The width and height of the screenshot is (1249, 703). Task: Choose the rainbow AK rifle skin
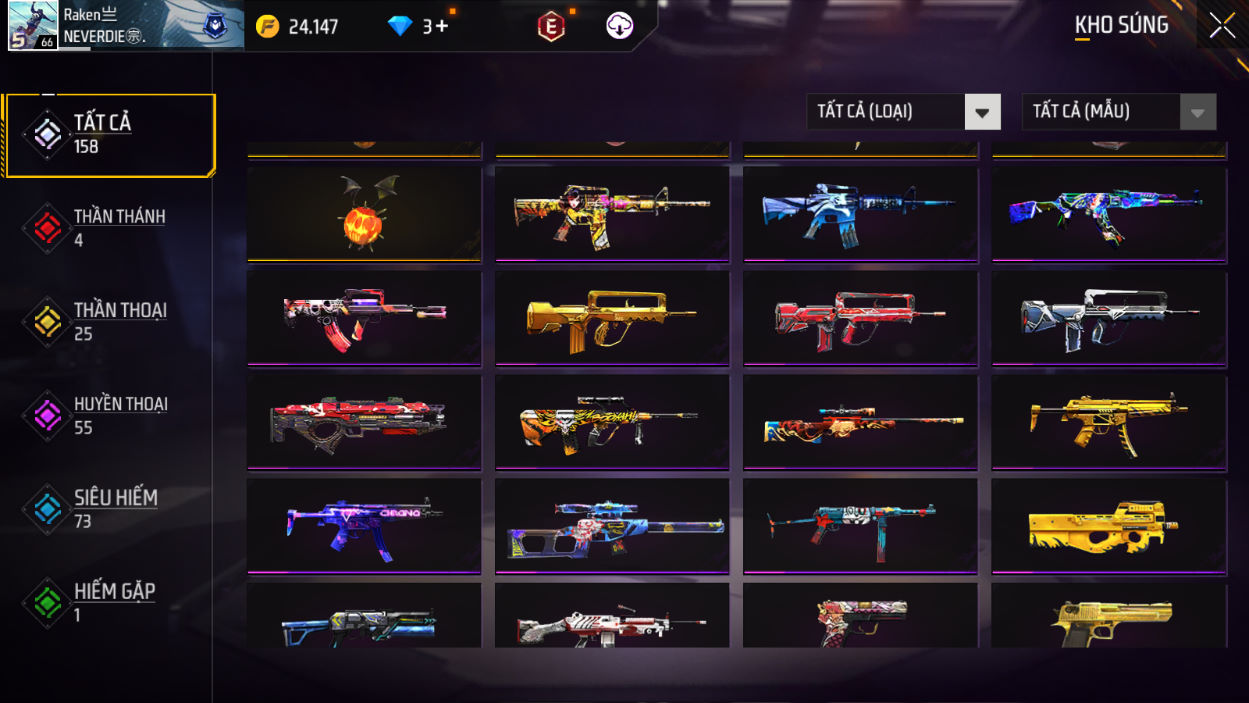click(x=1108, y=214)
